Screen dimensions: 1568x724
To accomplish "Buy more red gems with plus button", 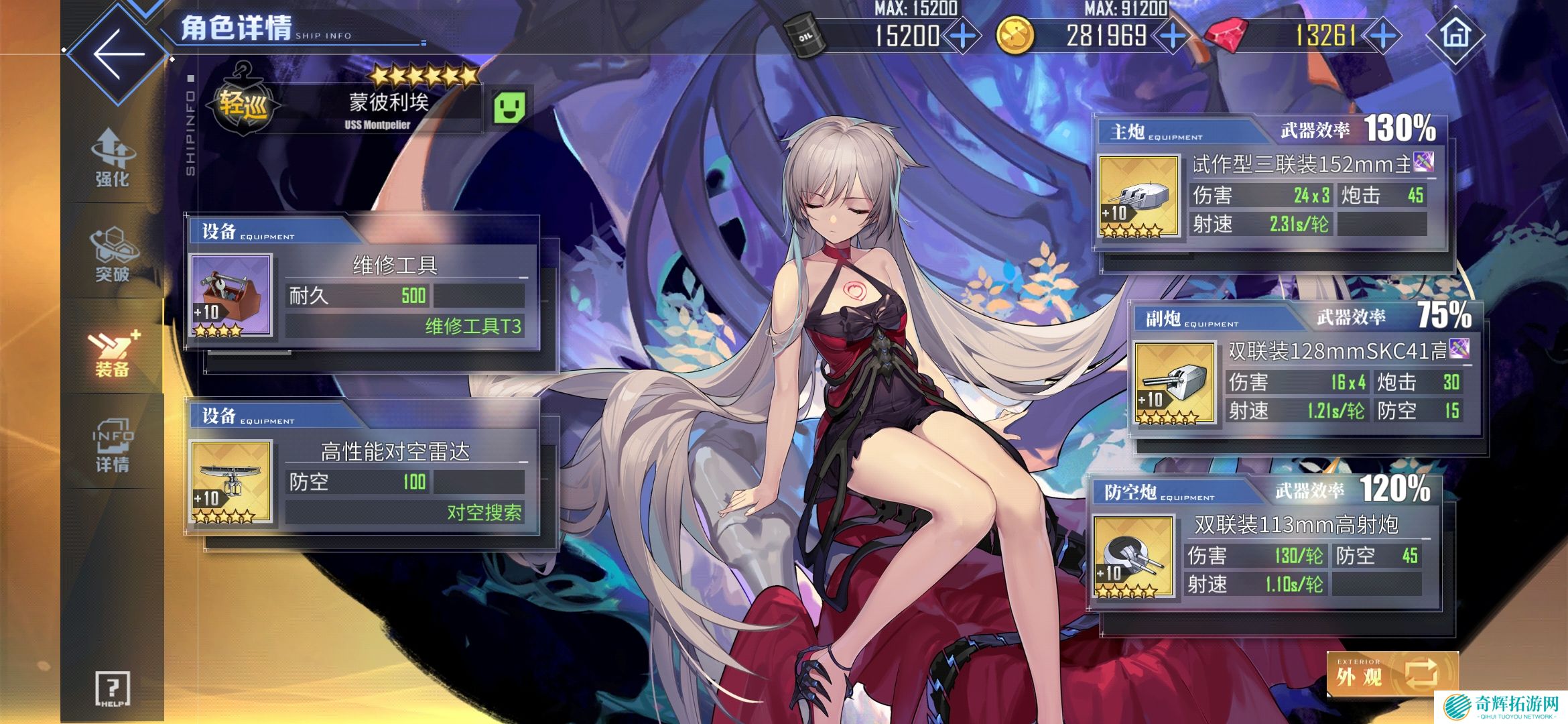I will click(x=1384, y=36).
